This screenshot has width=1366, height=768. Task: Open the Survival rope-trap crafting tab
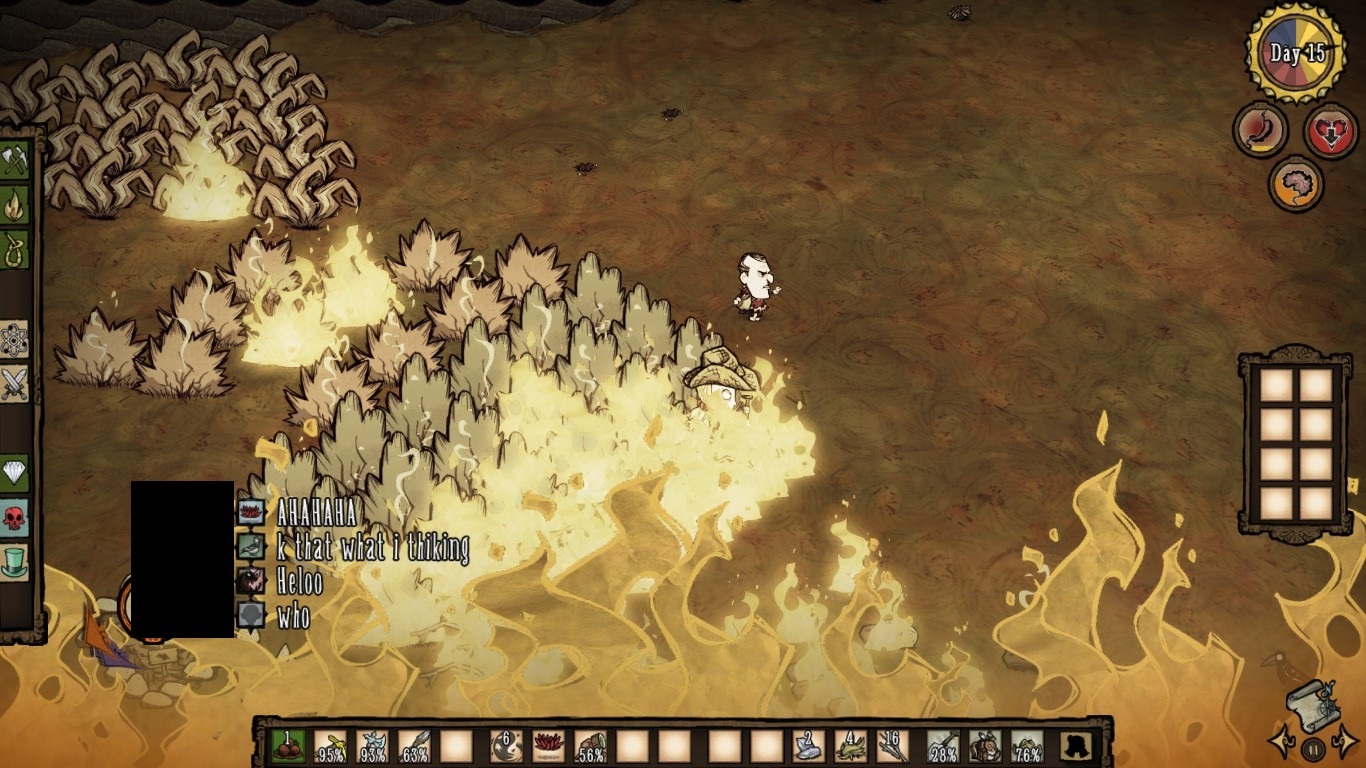click(x=14, y=247)
